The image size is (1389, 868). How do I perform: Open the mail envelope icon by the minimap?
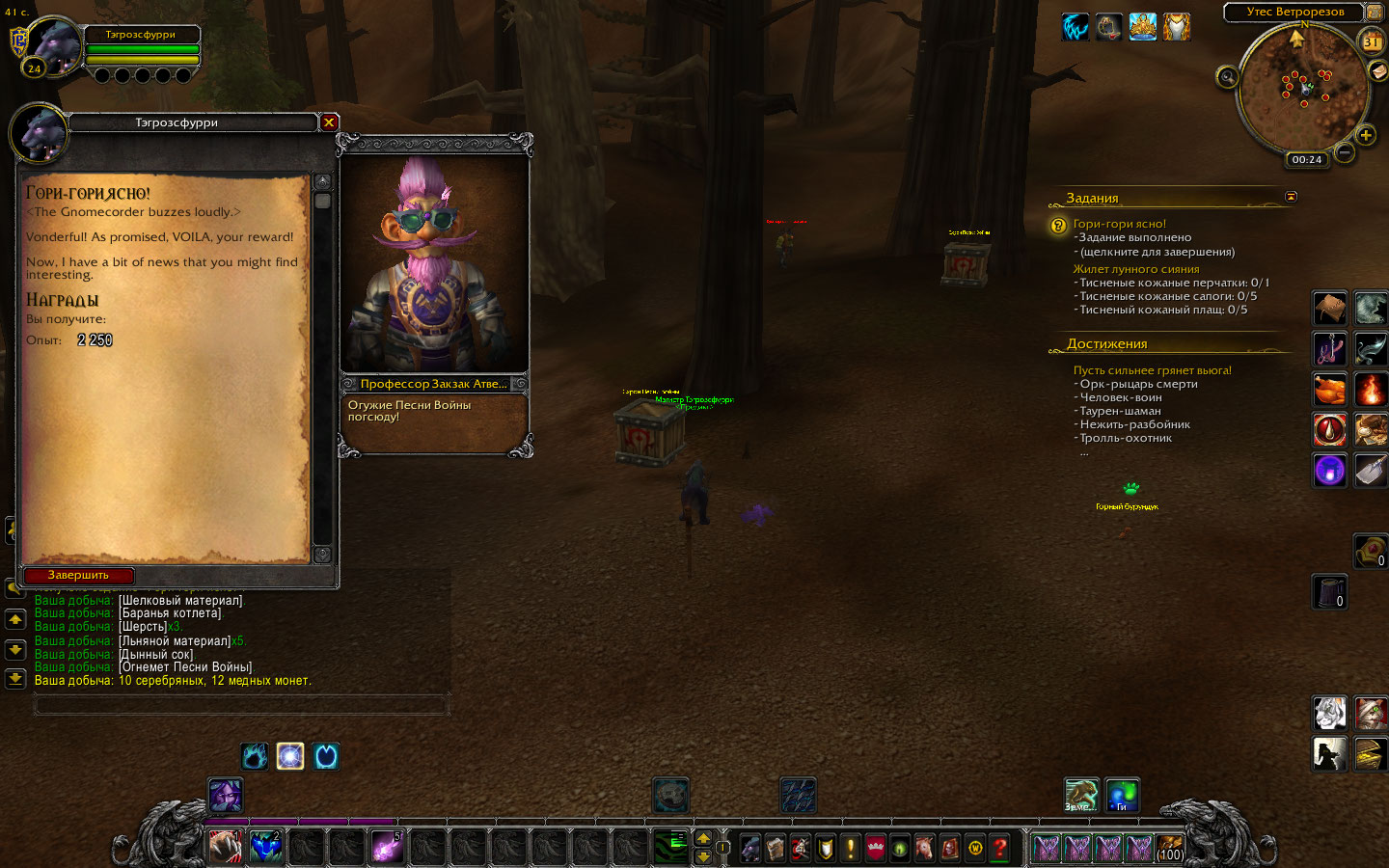(x=1377, y=71)
